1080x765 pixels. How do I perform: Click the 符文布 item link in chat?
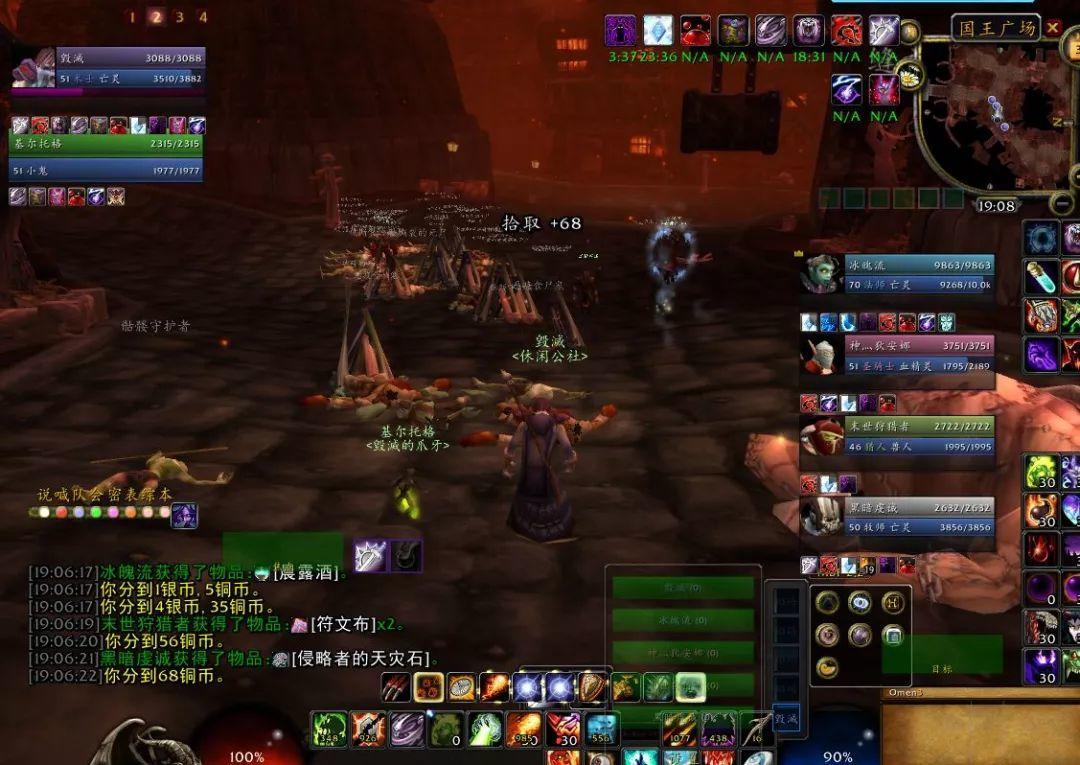pyautogui.click(x=342, y=624)
